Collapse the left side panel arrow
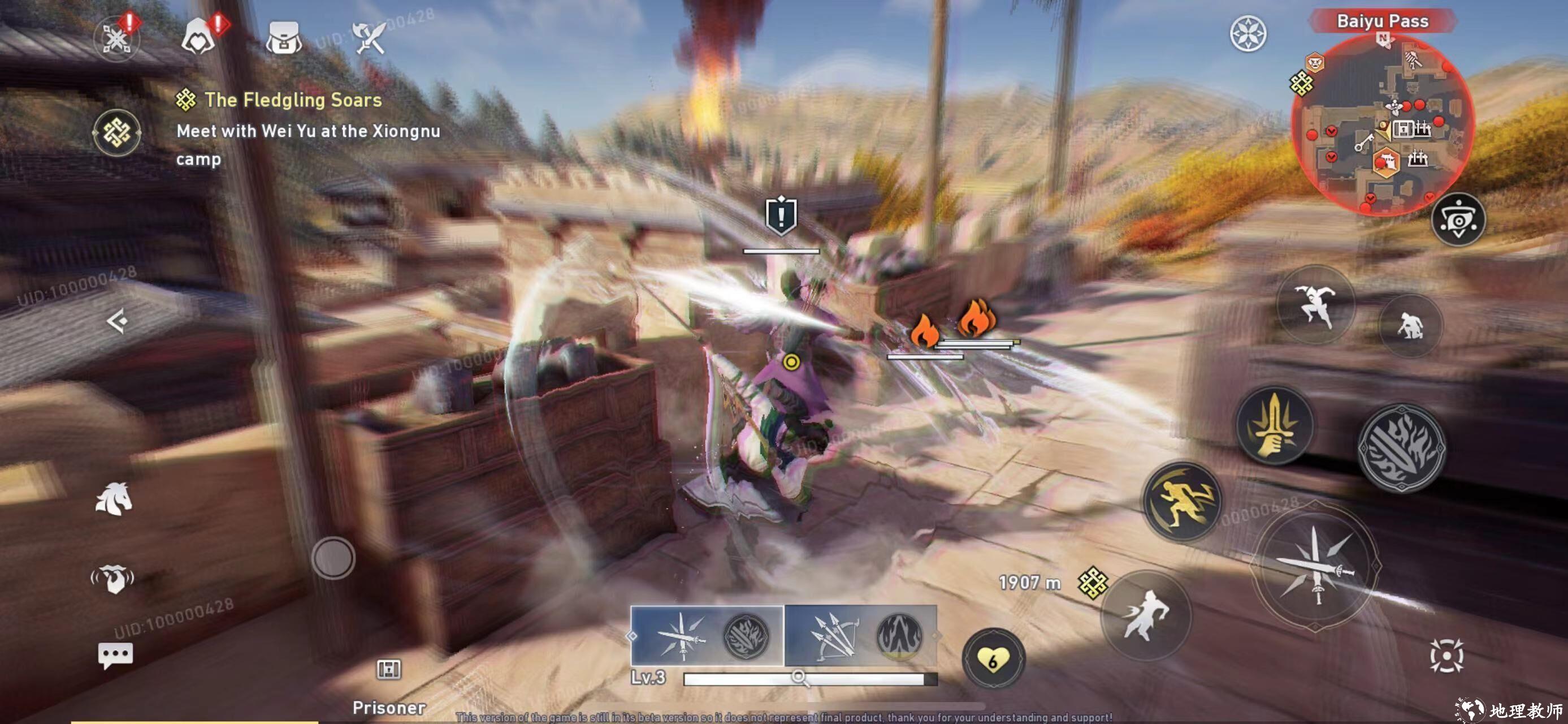1568x724 pixels. (117, 320)
